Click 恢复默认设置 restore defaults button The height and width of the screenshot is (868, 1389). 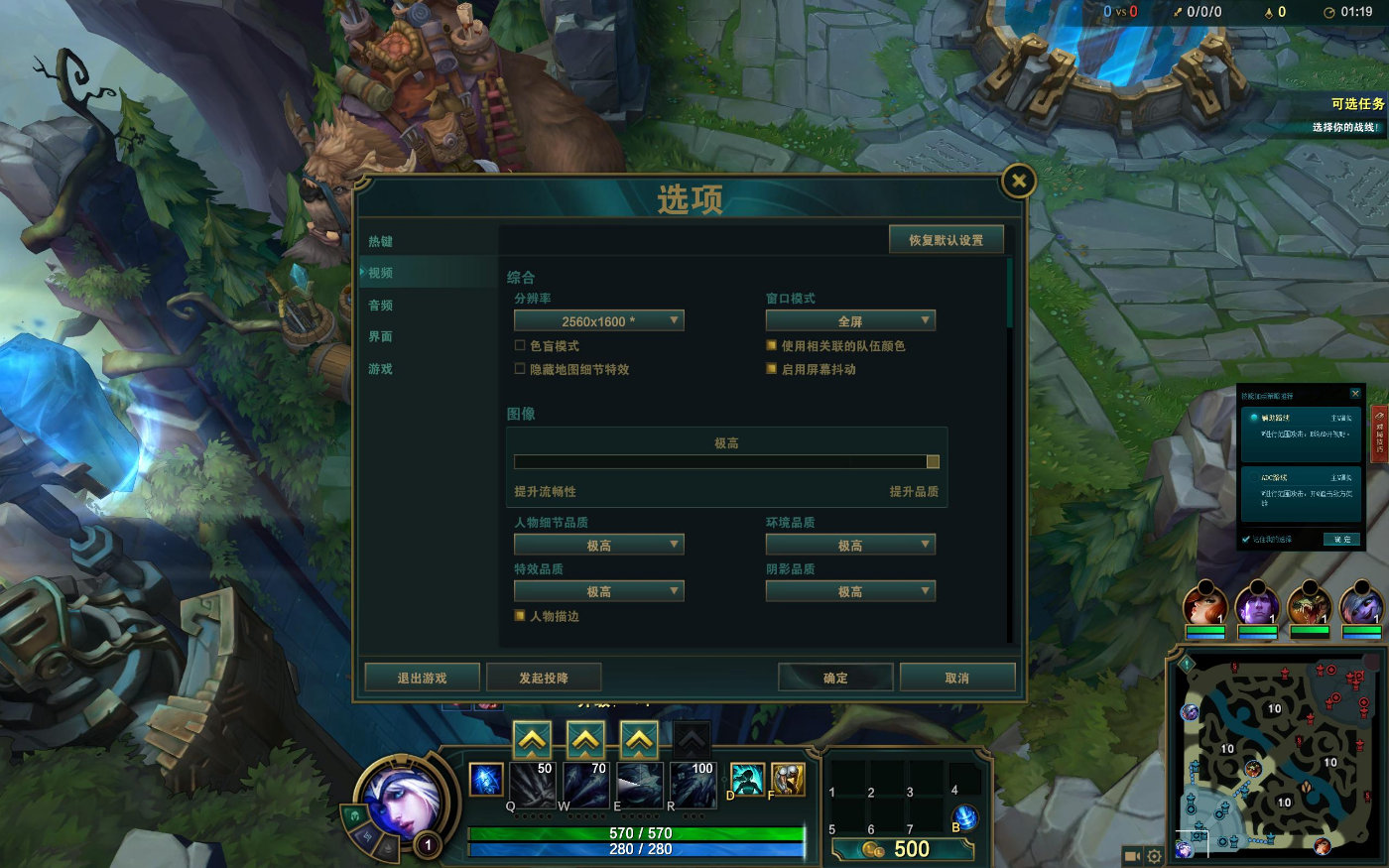coord(946,240)
